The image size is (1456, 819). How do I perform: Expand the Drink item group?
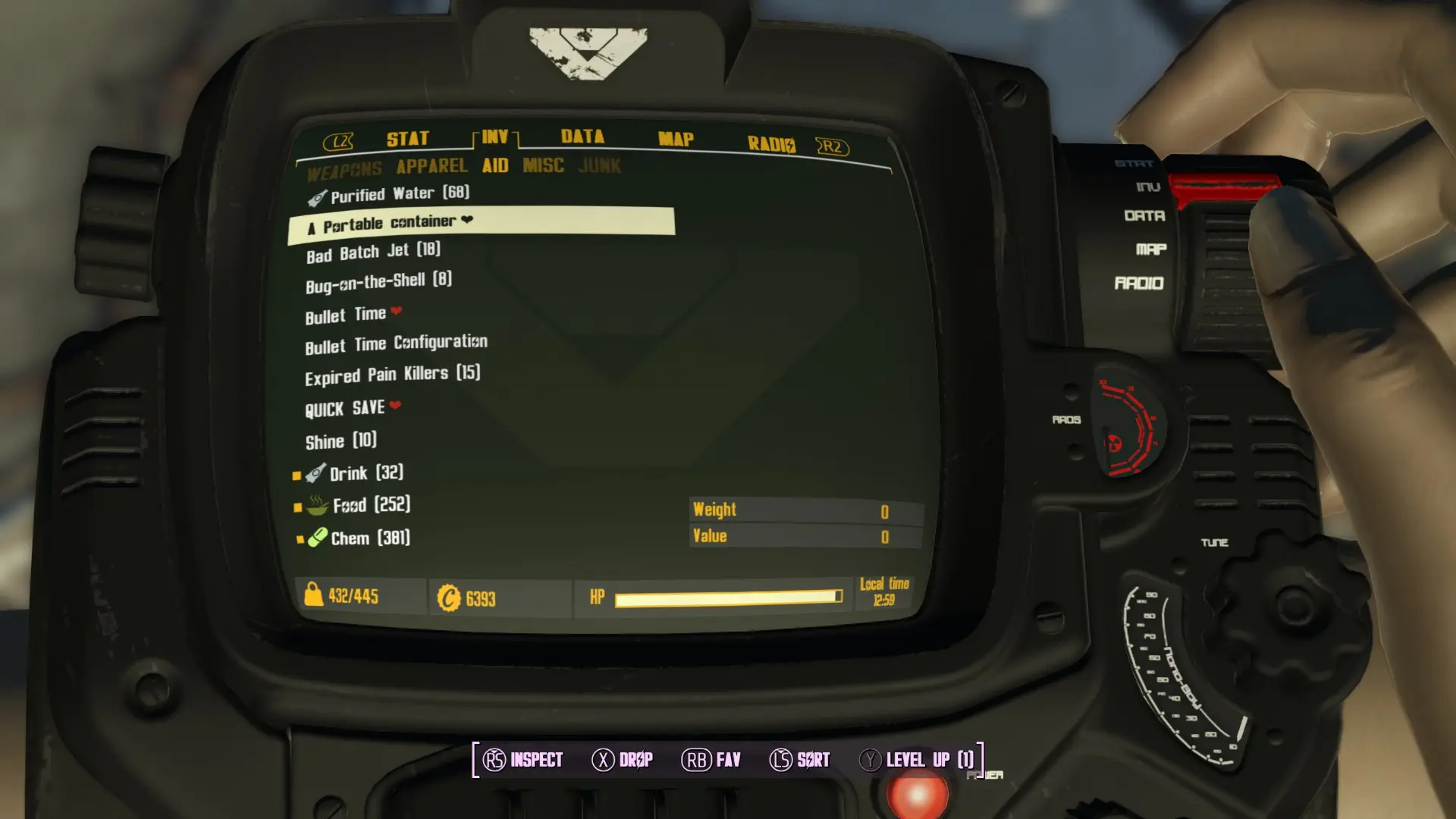coord(366,473)
